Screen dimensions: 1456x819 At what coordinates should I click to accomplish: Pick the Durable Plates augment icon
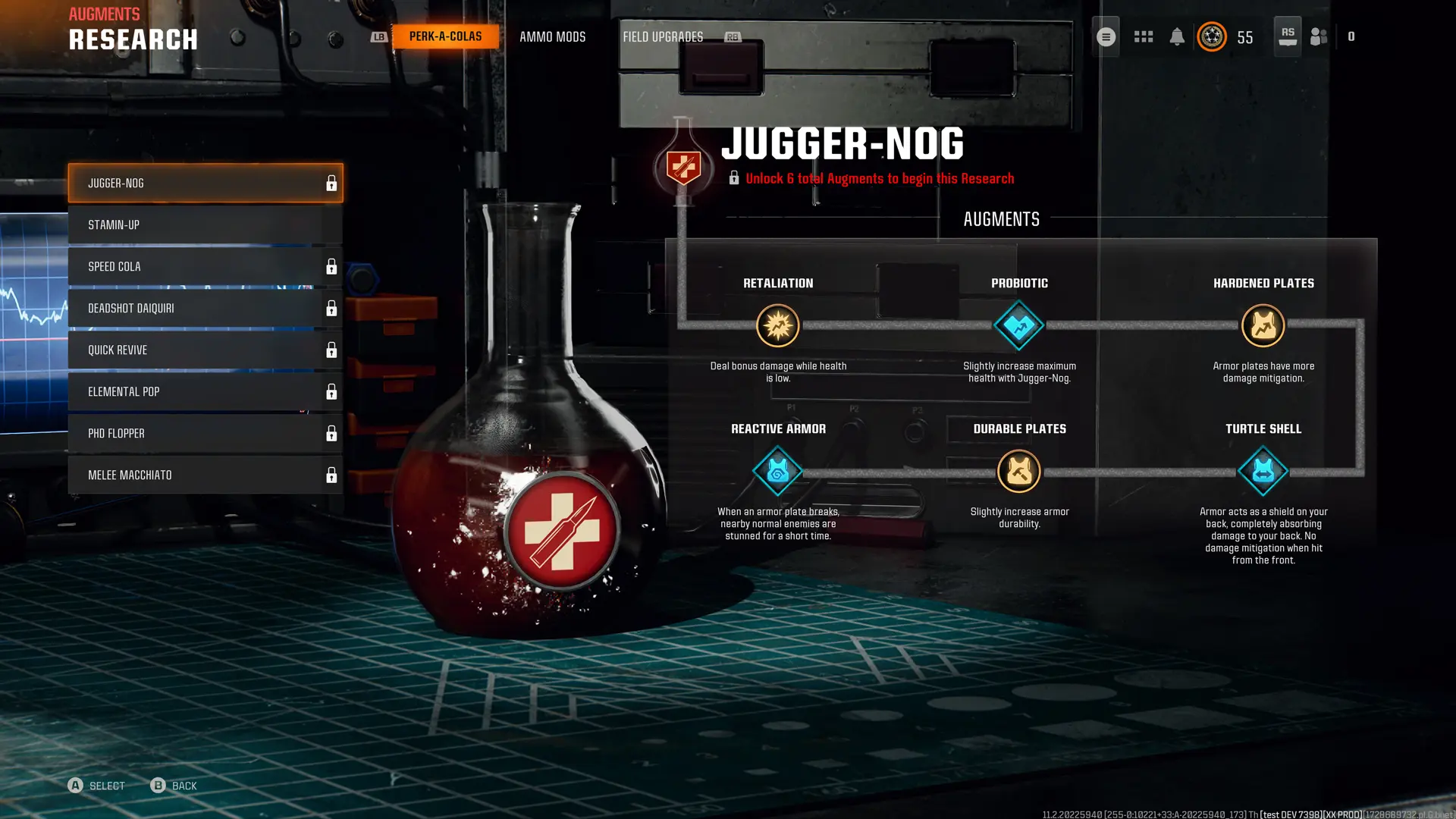click(1019, 472)
